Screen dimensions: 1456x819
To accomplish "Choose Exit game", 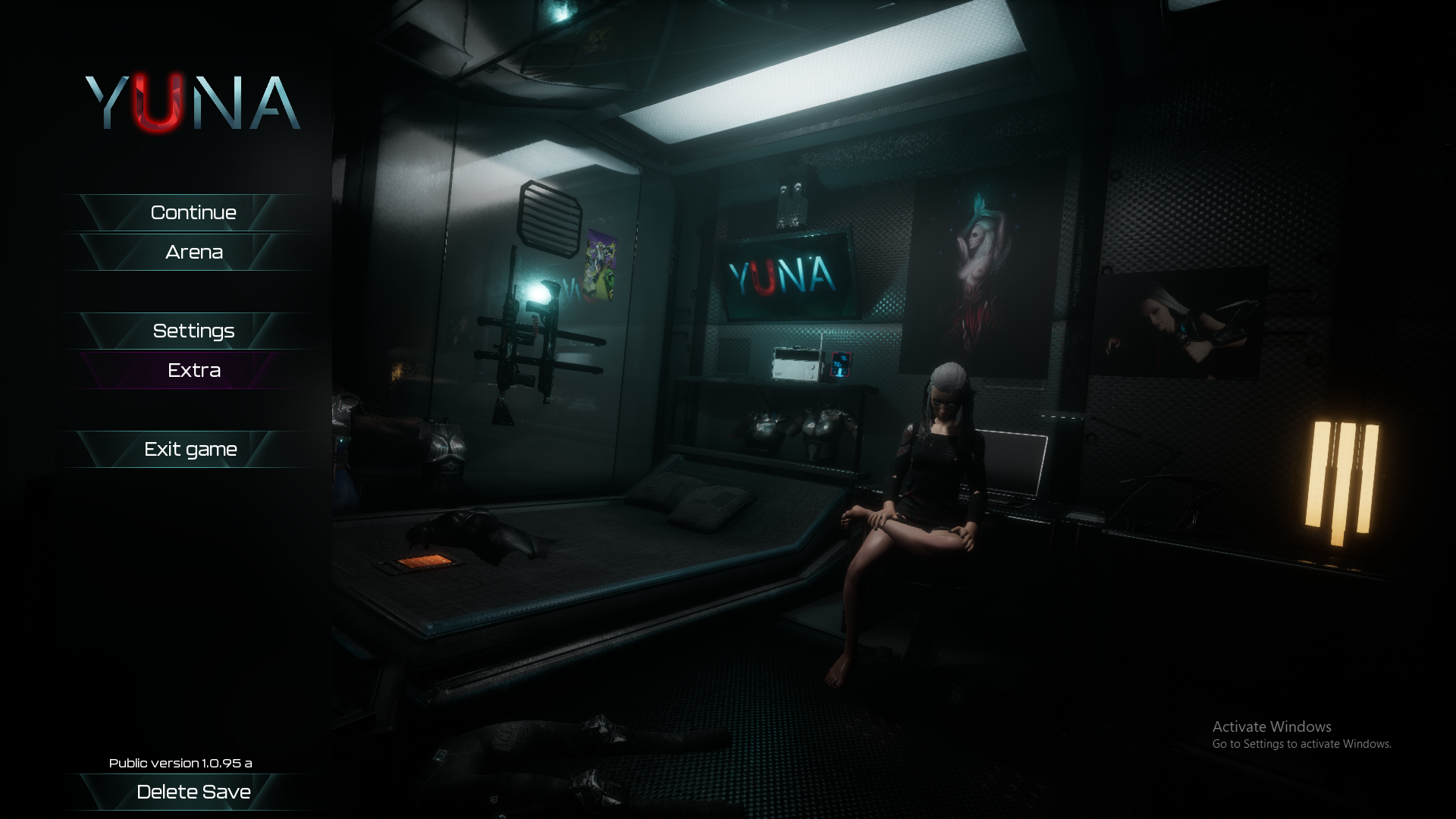I will [x=191, y=450].
